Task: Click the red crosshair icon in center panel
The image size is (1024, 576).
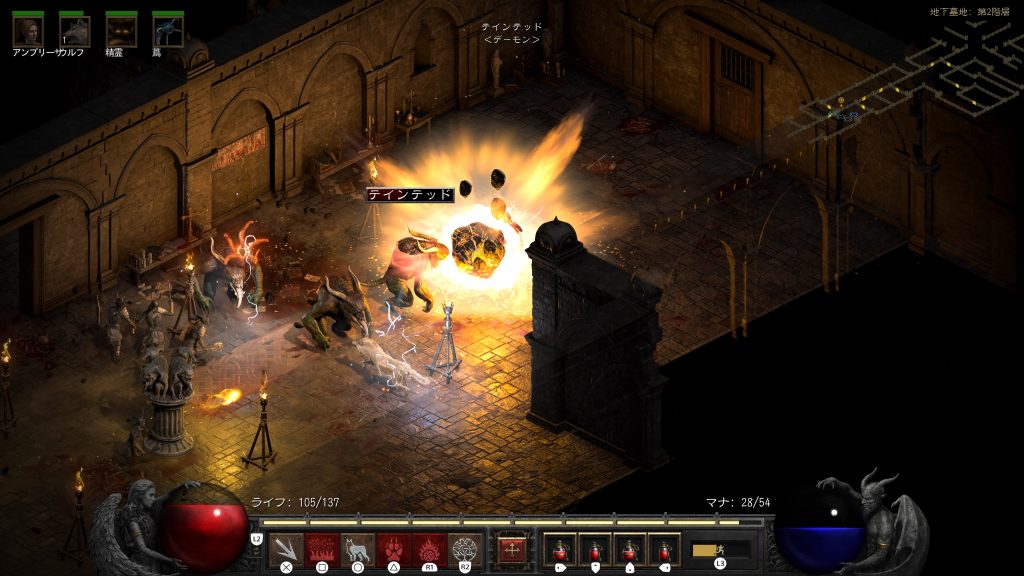Action: 512,549
